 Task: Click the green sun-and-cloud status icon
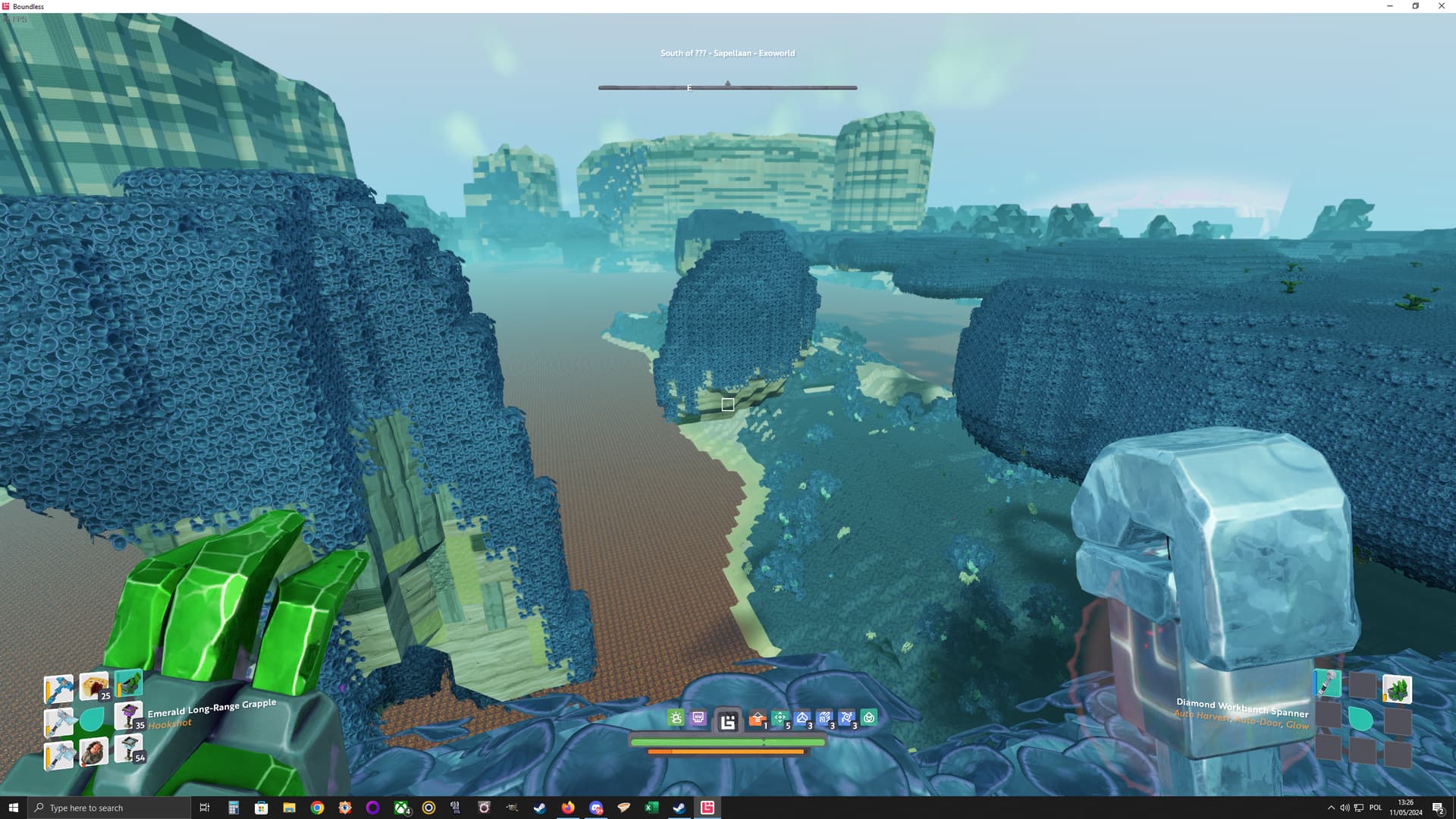[x=676, y=718]
